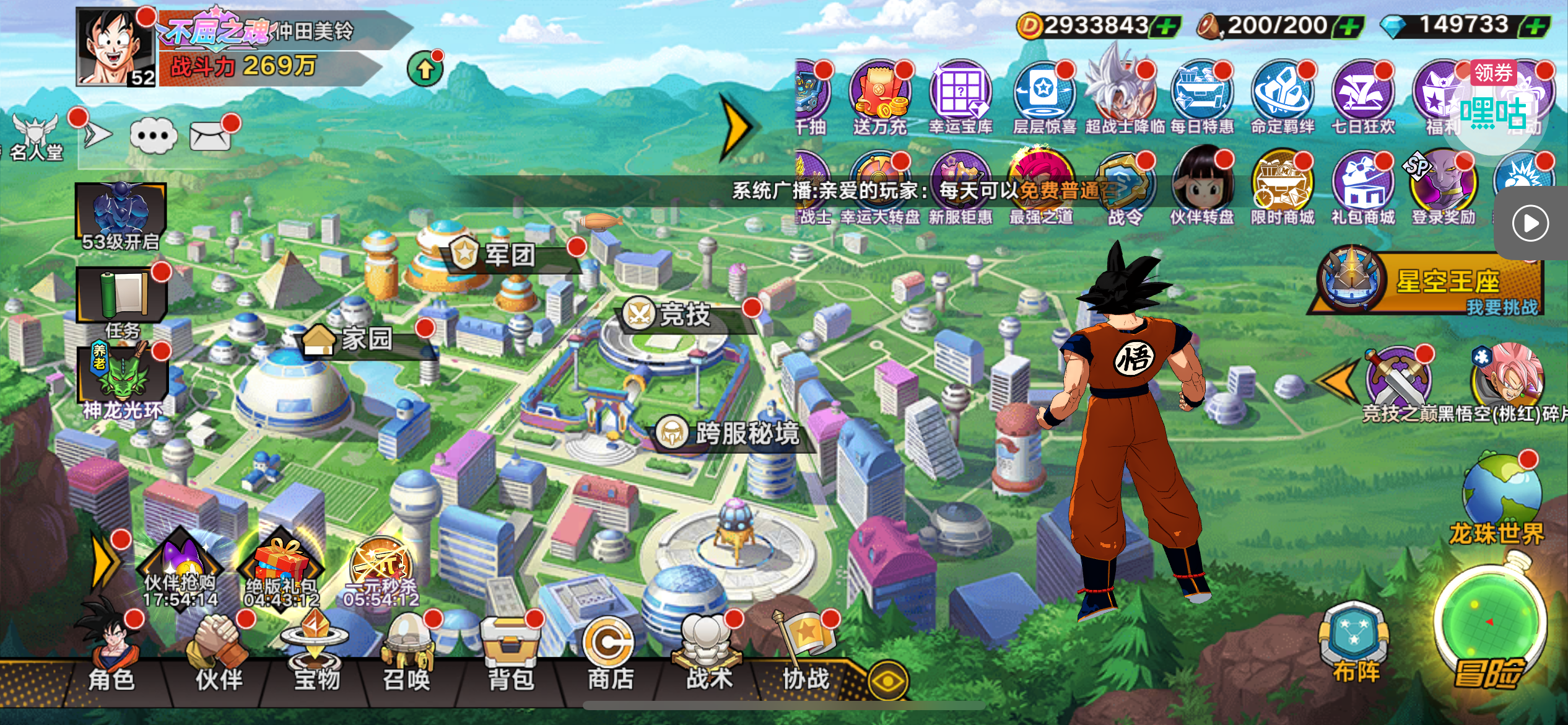Start 冒险 adventure via the dragon radar
This screenshot has height=725, width=1568.
click(1489, 626)
